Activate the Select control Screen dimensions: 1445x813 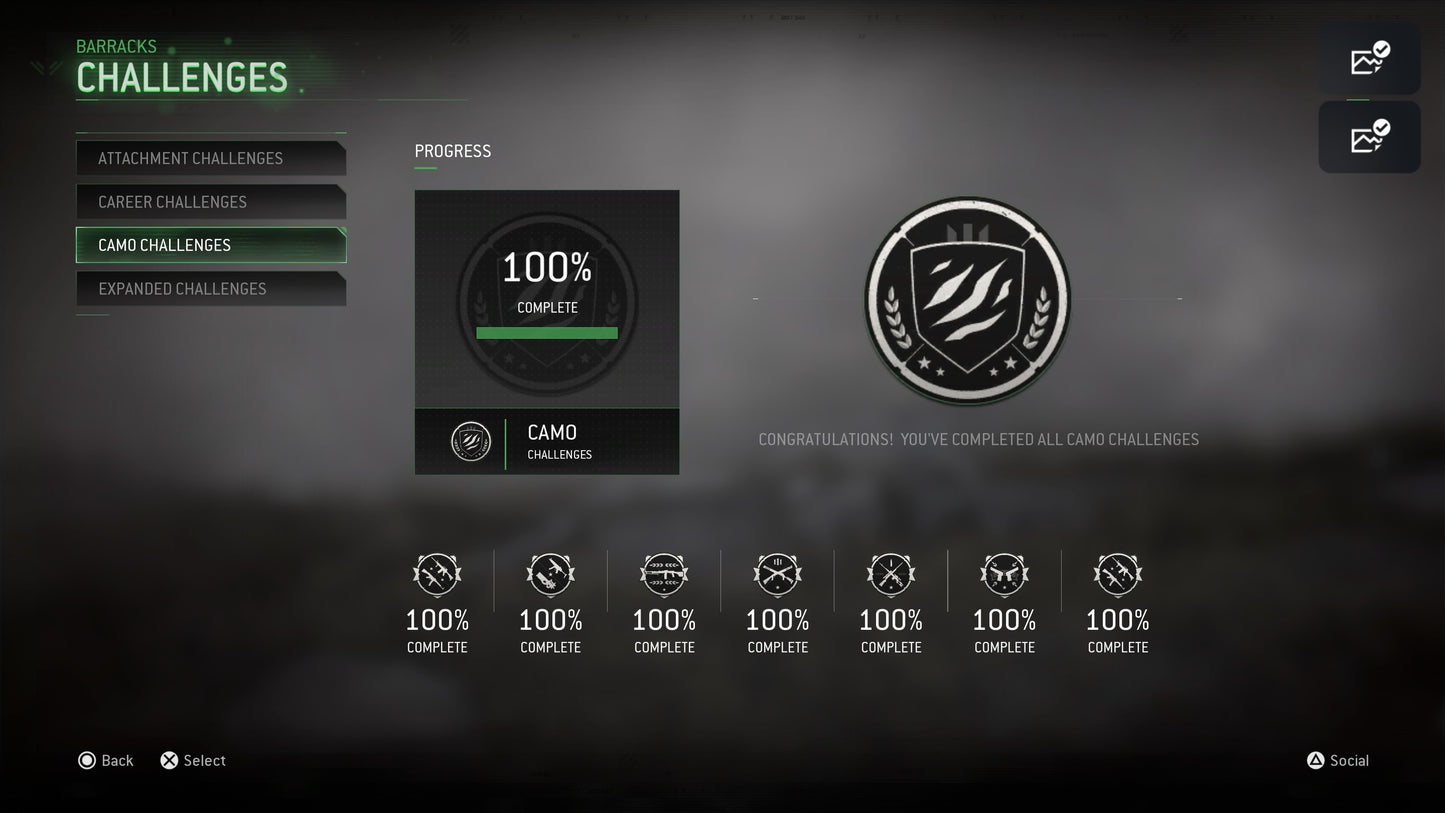(x=192, y=760)
